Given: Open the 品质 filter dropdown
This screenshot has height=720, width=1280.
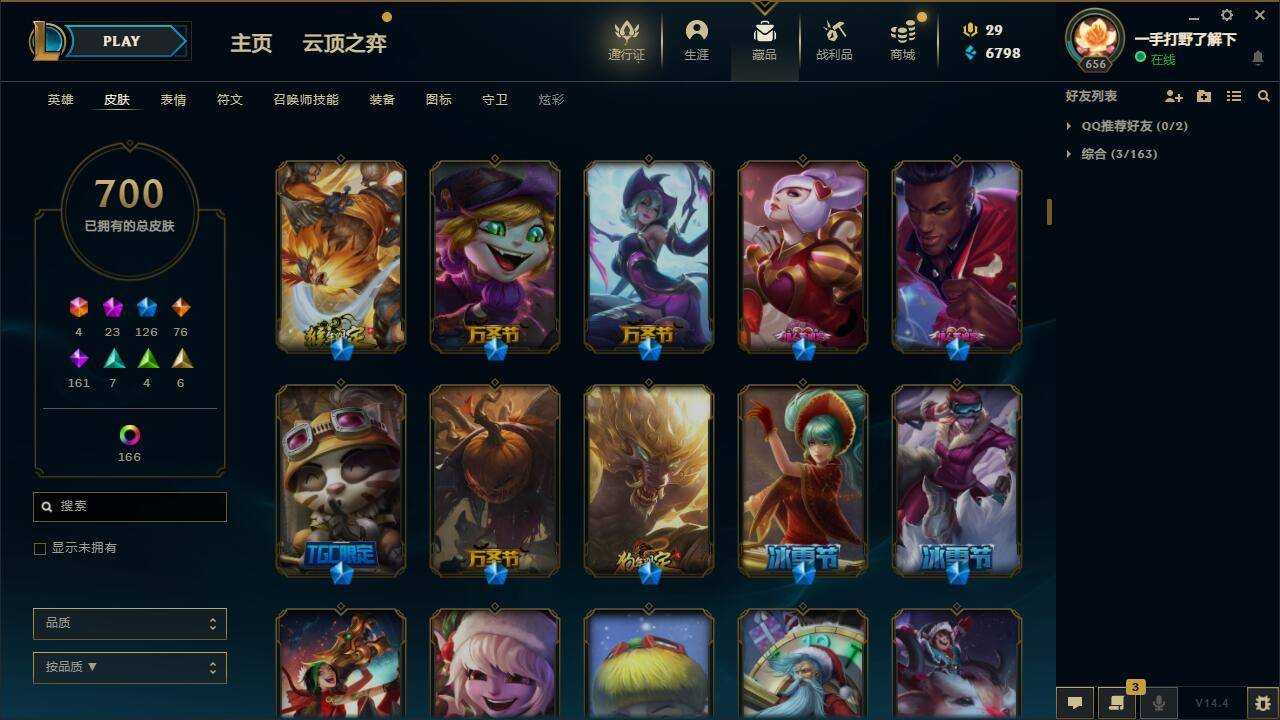Looking at the screenshot, I should 129,623.
